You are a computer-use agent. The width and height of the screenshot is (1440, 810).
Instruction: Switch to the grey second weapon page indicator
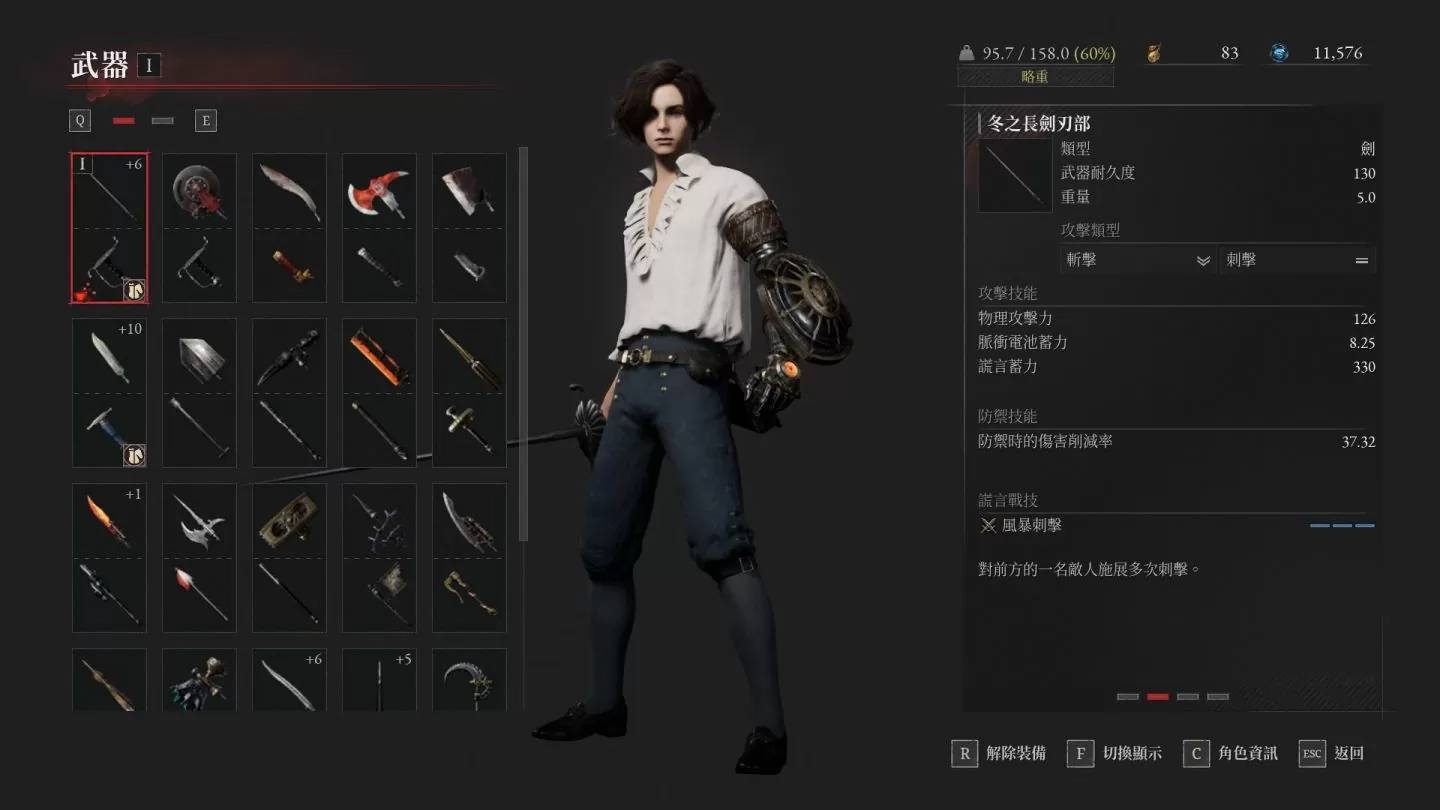[x=162, y=121]
